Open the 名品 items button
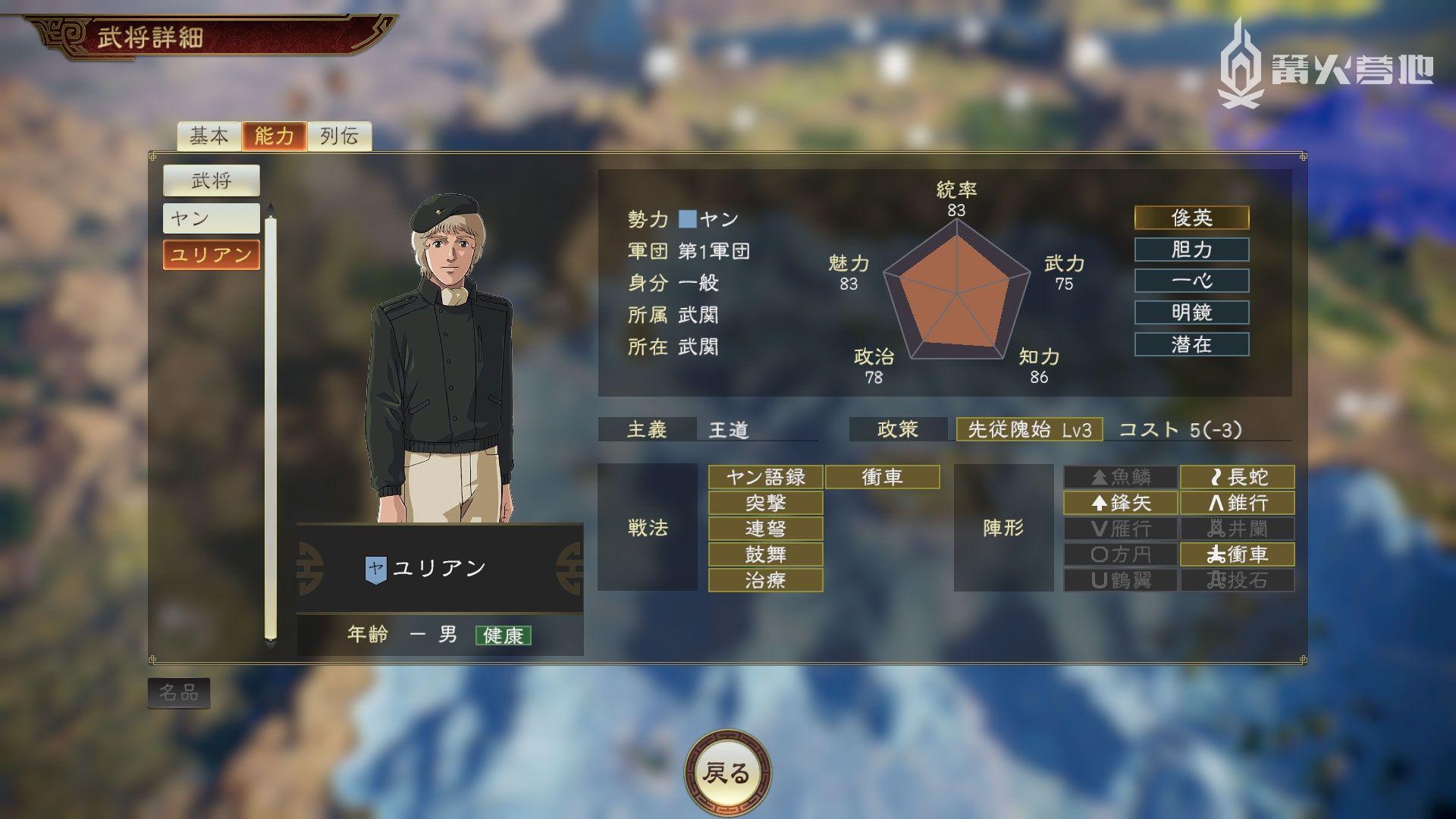This screenshot has width=1456, height=819. tap(178, 692)
